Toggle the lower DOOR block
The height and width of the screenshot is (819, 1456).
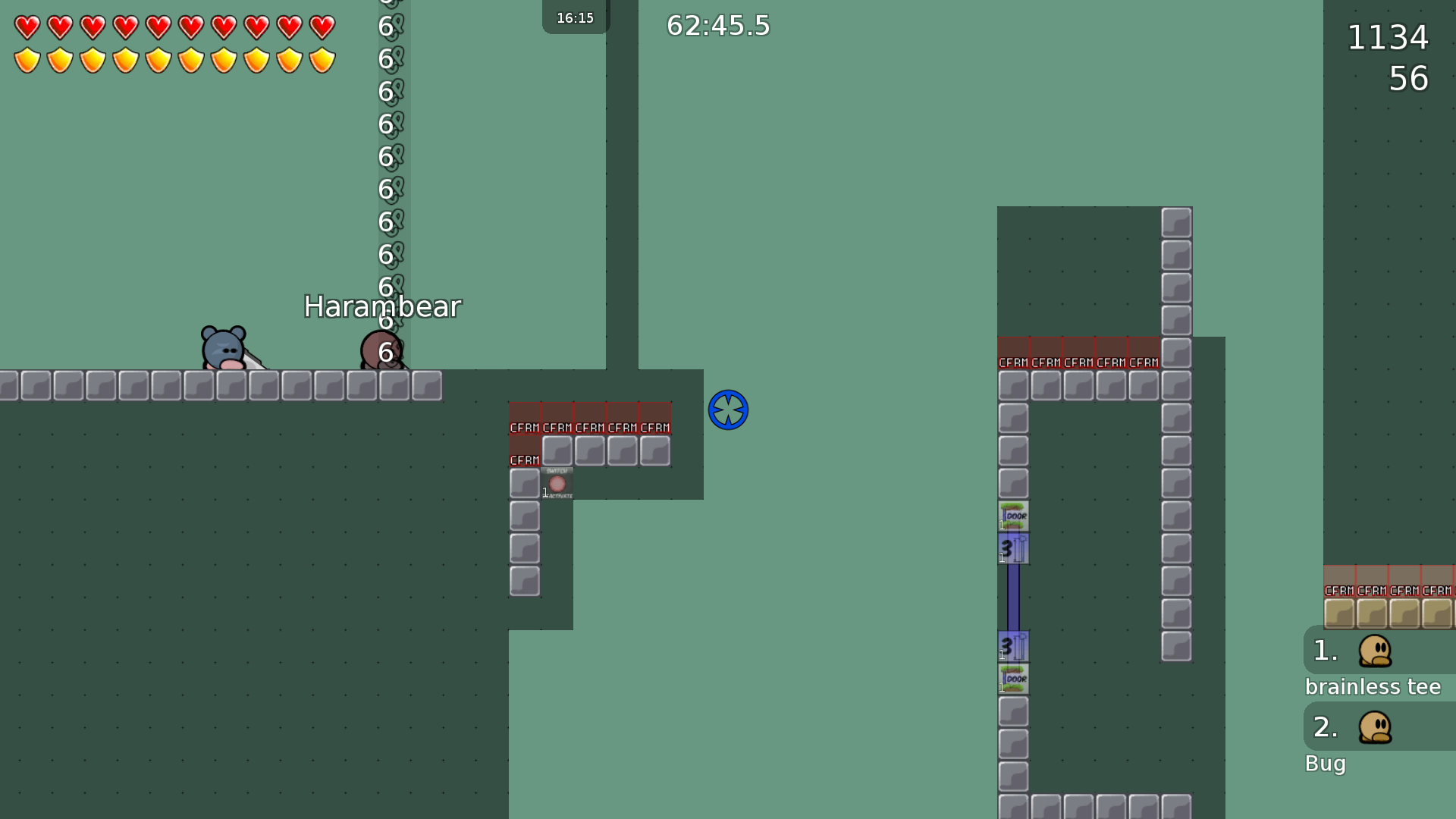(x=1014, y=679)
